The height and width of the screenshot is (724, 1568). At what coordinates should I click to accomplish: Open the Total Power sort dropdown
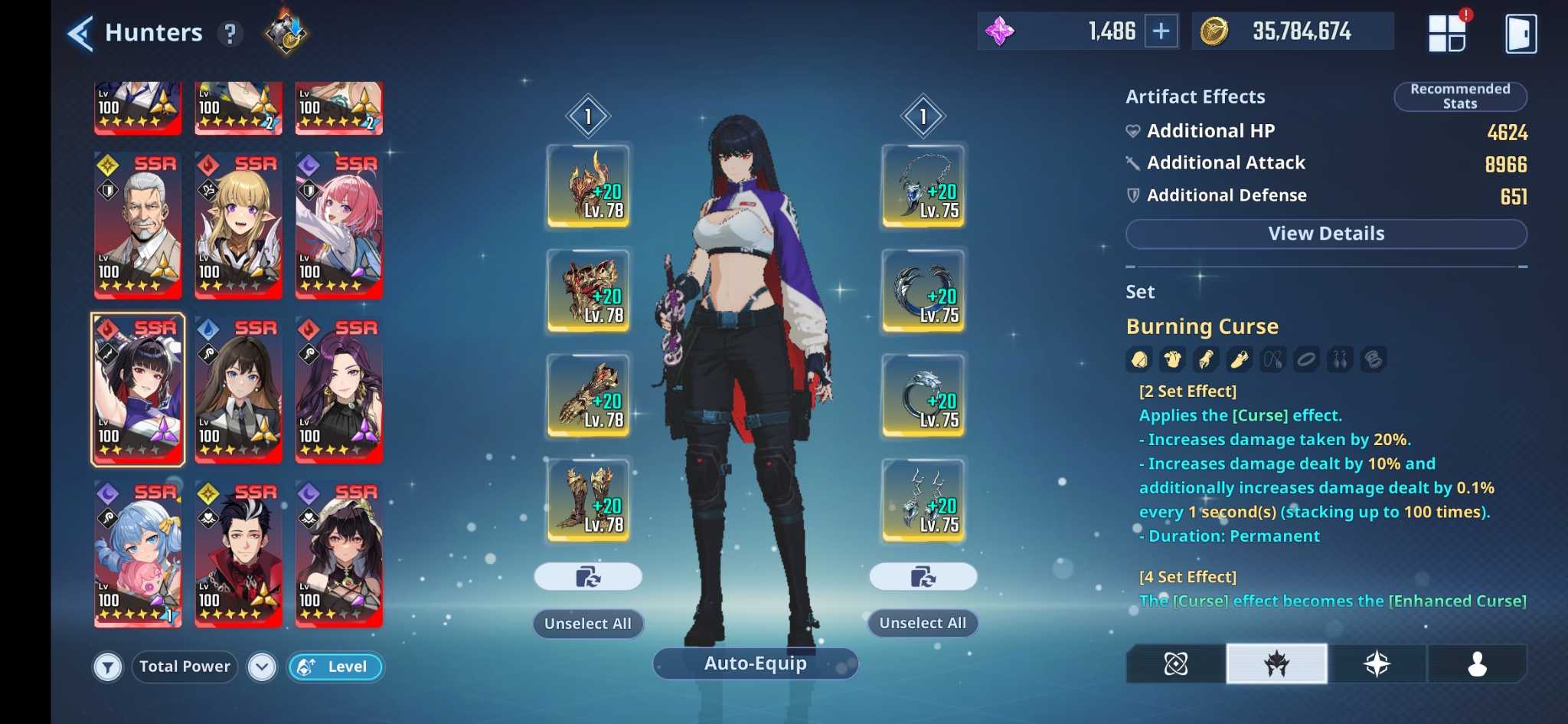[x=184, y=667]
